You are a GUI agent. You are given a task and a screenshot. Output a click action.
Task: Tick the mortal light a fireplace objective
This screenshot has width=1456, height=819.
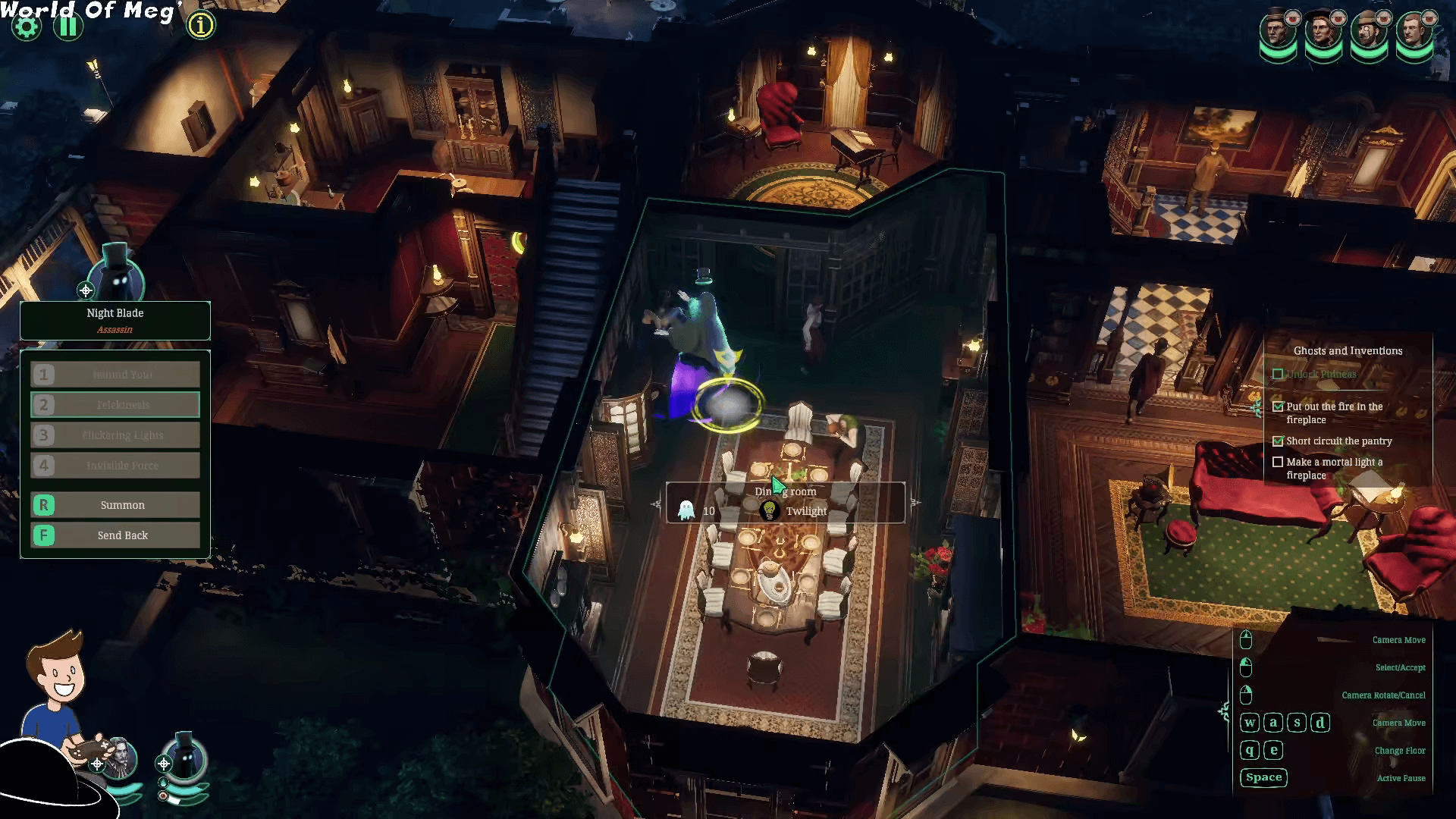tap(1278, 462)
